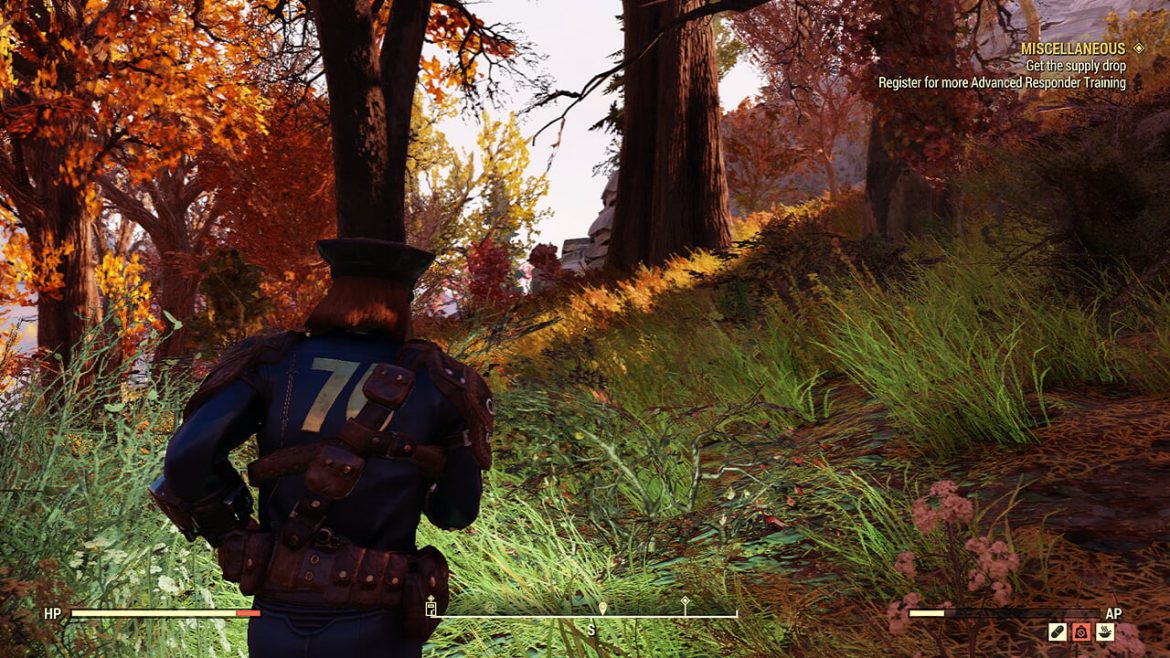Click the pill status effect icon

tap(1057, 632)
